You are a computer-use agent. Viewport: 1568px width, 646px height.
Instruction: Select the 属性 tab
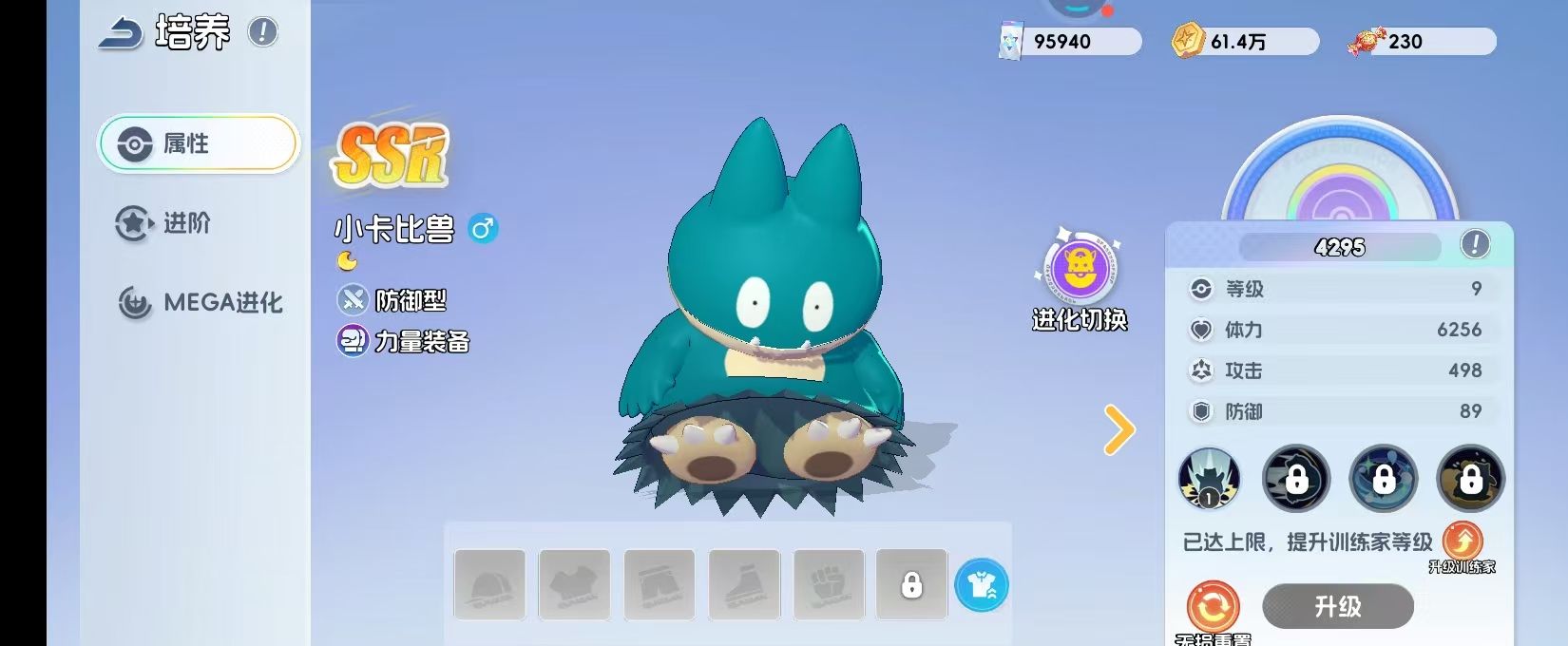[x=199, y=143]
